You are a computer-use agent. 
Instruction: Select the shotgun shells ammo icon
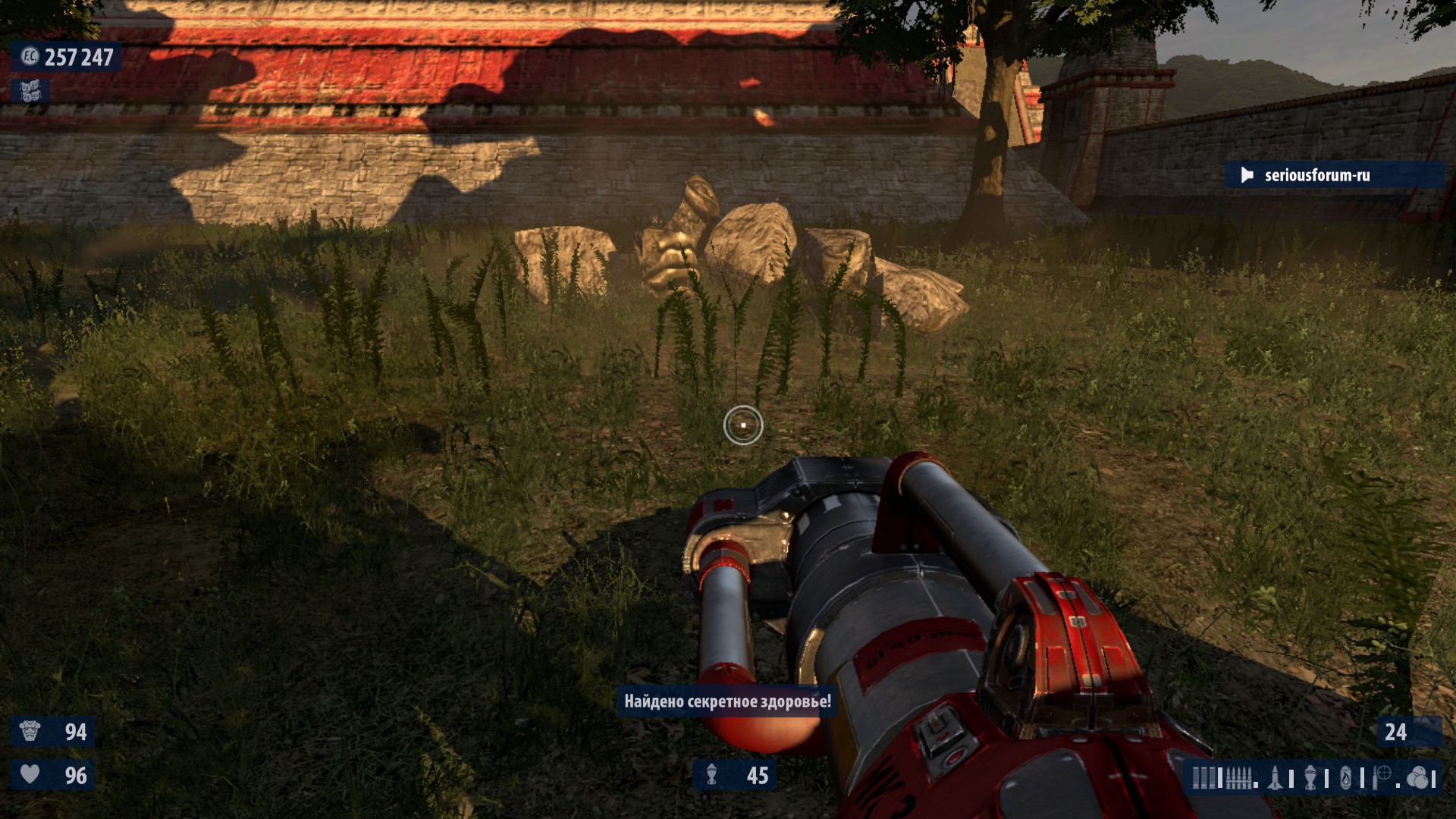point(1203,778)
